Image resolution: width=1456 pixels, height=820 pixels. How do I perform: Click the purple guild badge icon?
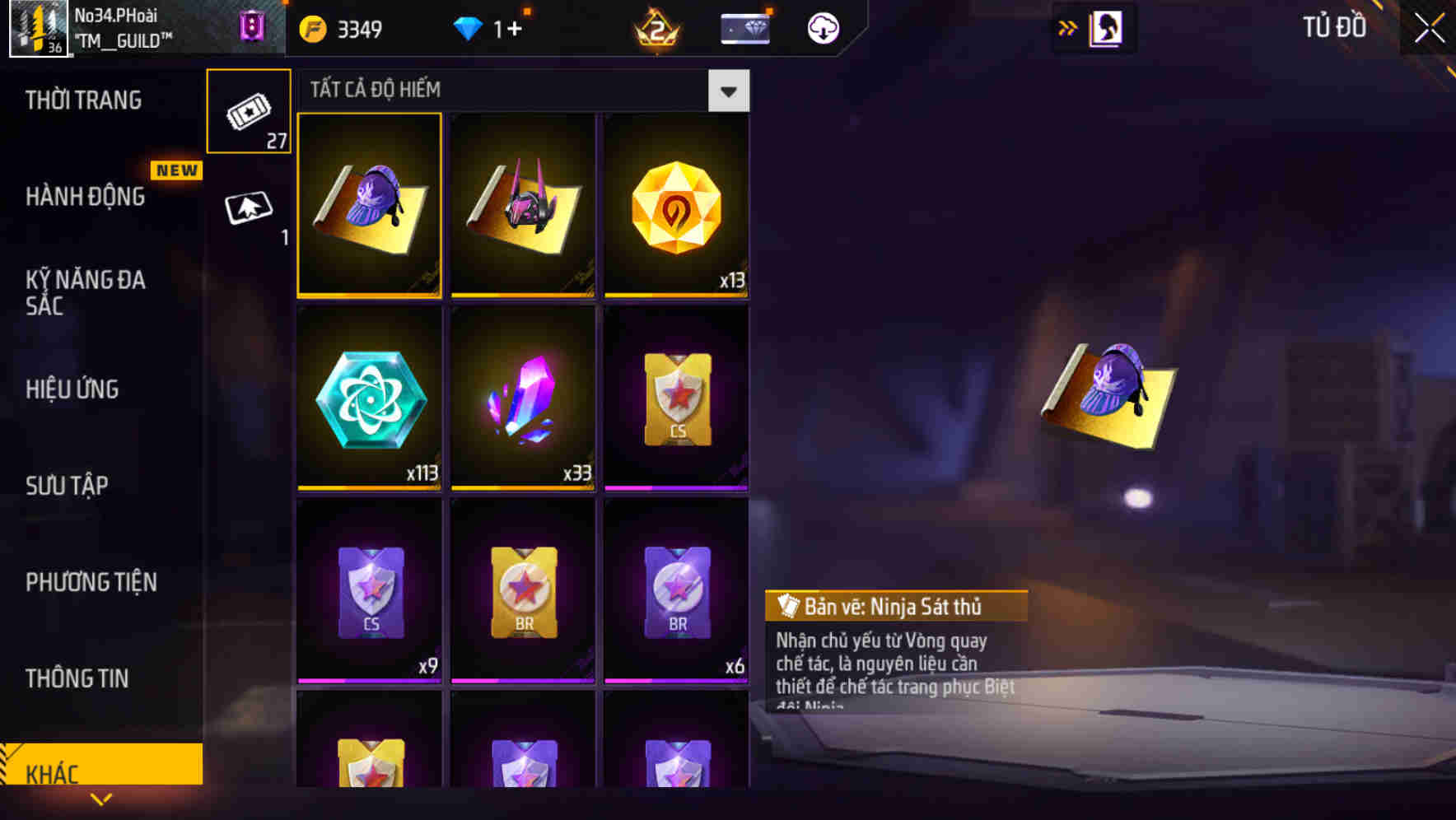[x=251, y=28]
